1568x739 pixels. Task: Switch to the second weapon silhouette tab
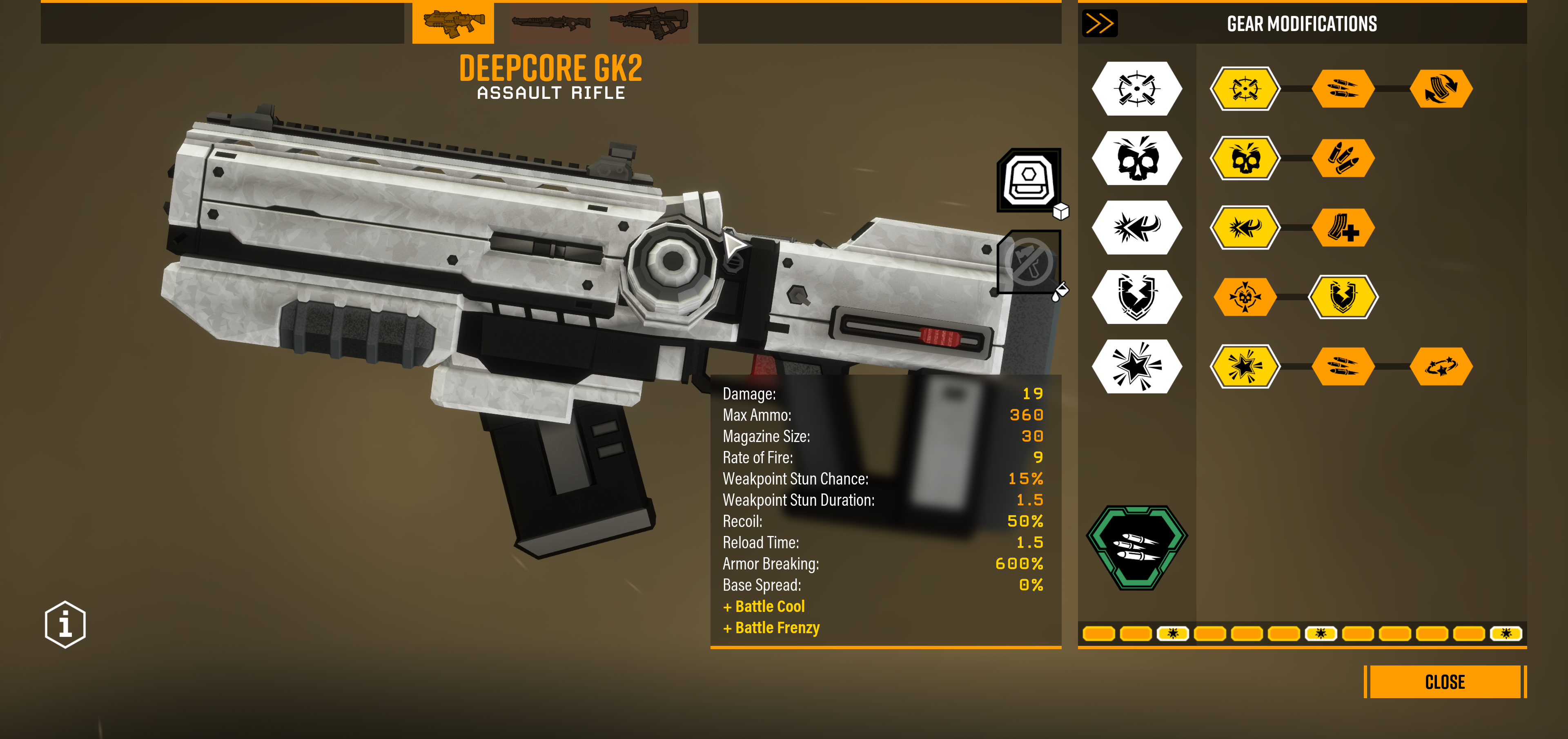(x=551, y=22)
